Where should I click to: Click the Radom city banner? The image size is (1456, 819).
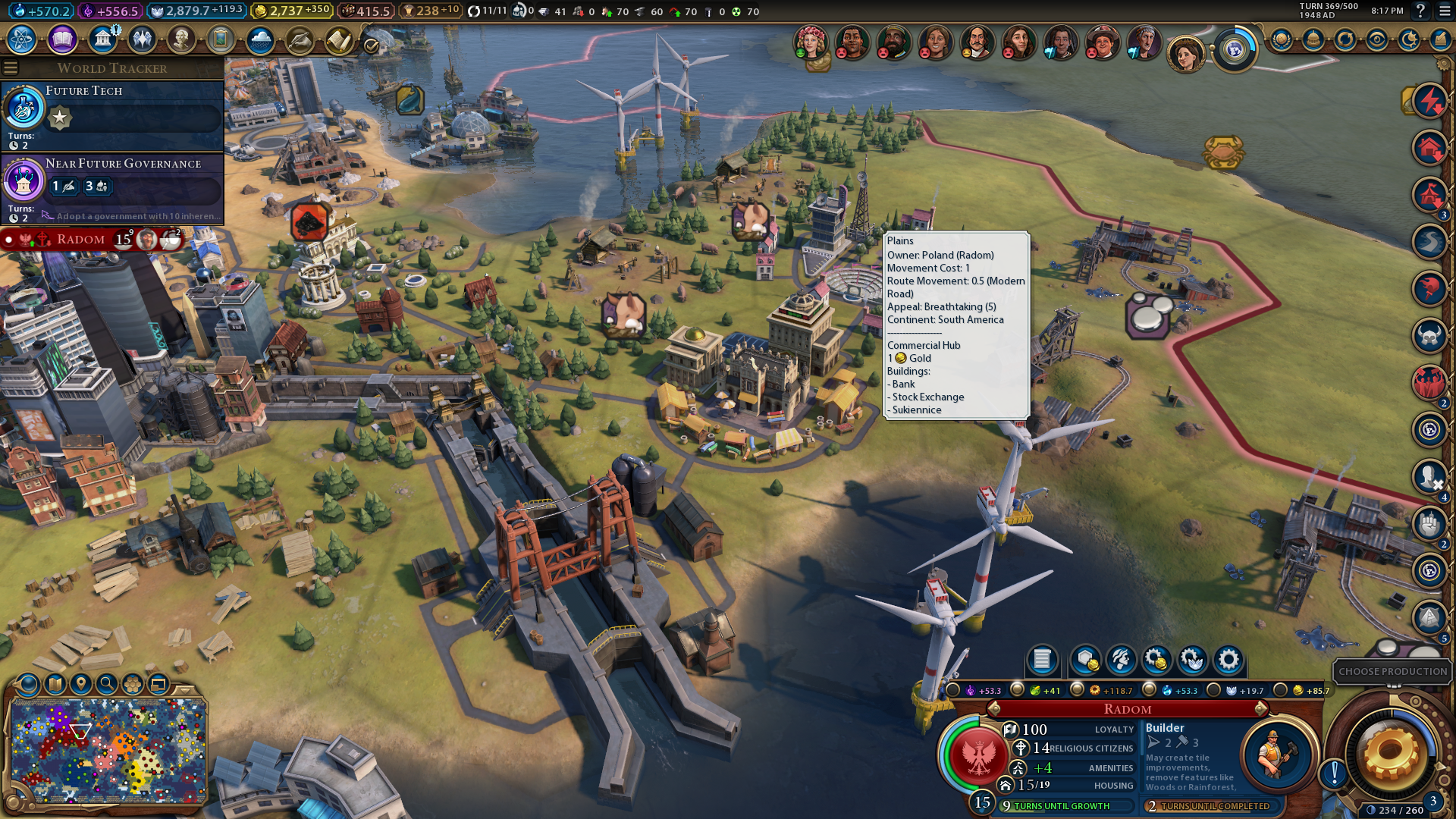tap(82, 240)
